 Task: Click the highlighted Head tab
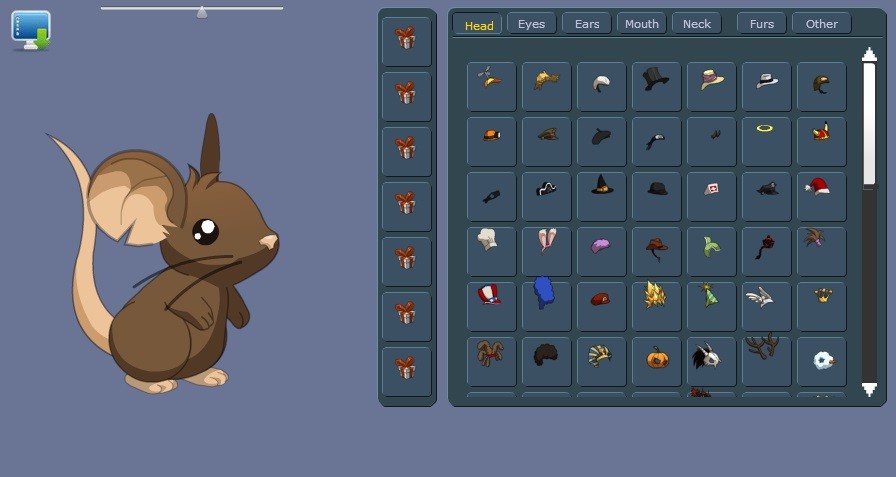(x=478, y=25)
